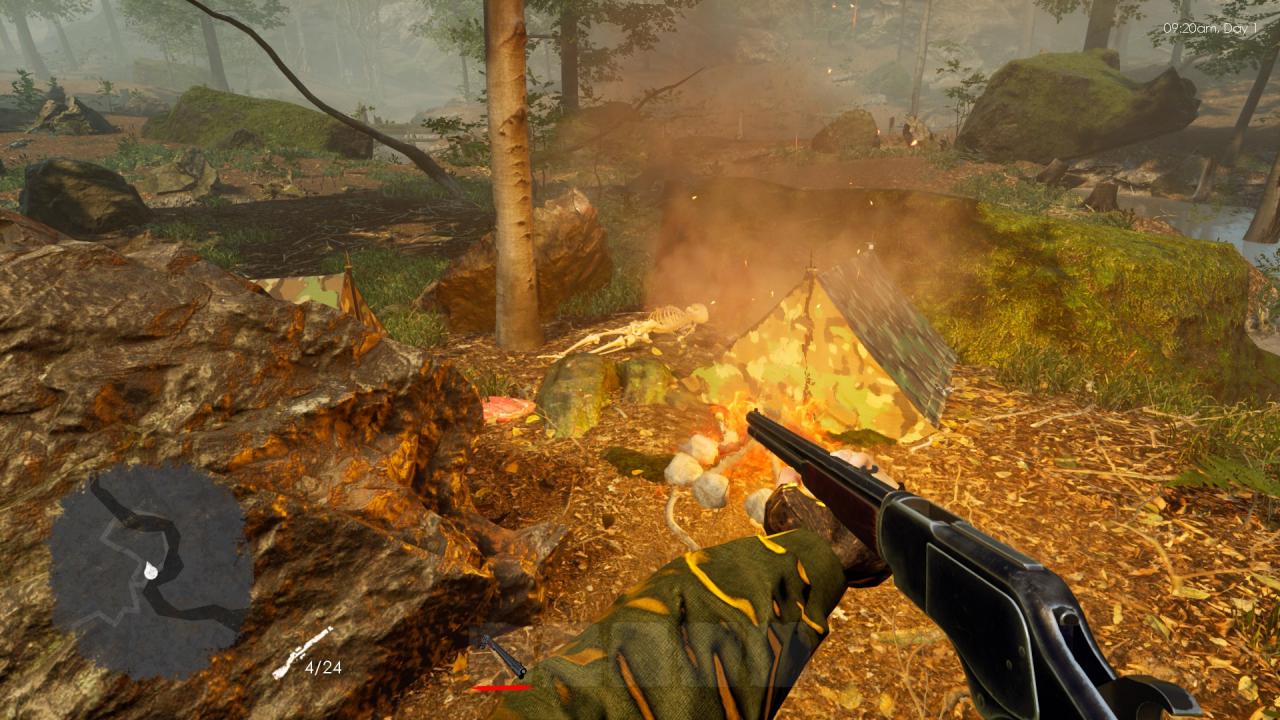This screenshot has height=720, width=1280.
Task: Click the circular minimap
Action: pos(150,570)
